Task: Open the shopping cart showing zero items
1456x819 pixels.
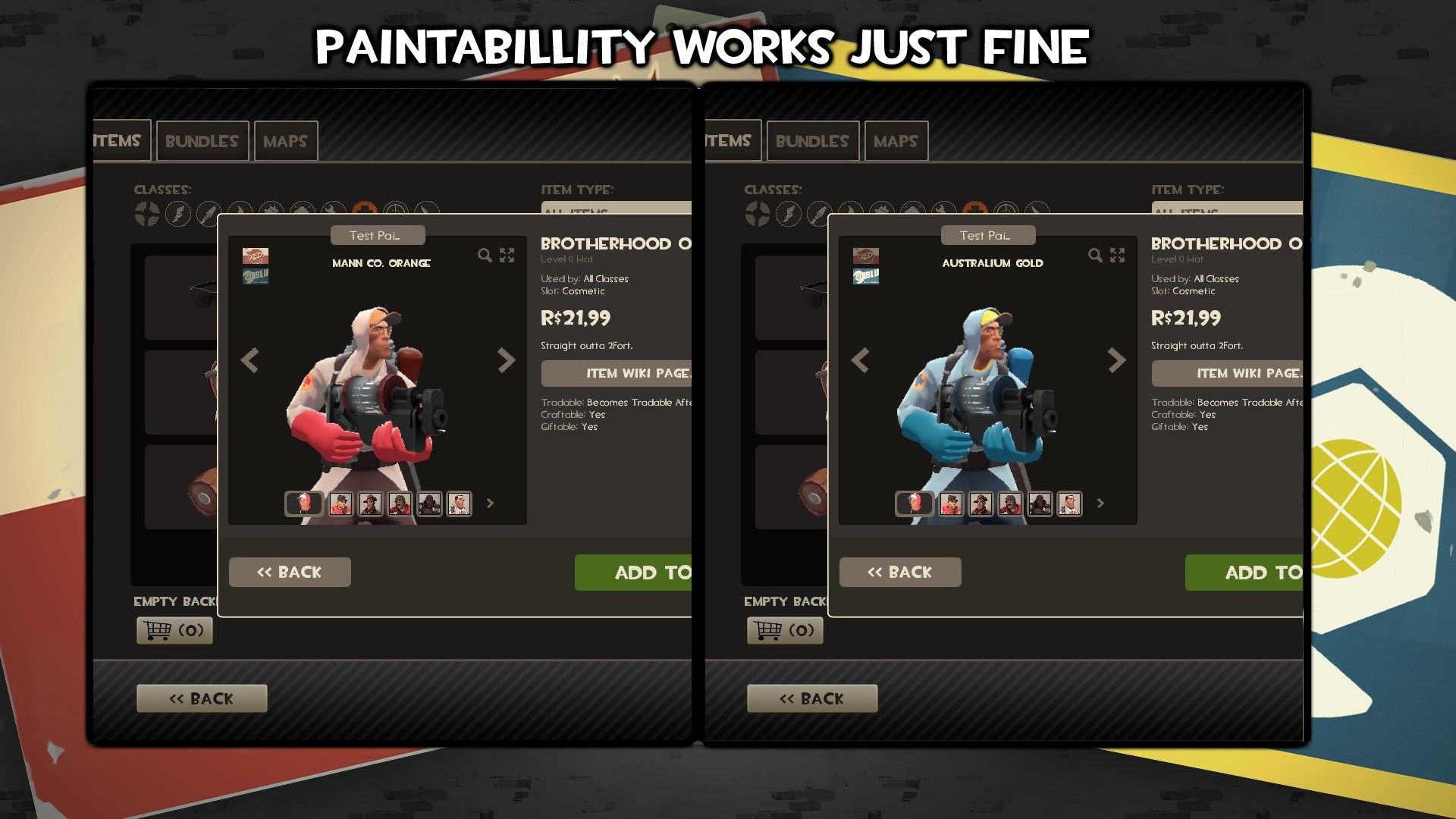Action: pyautogui.click(x=174, y=630)
